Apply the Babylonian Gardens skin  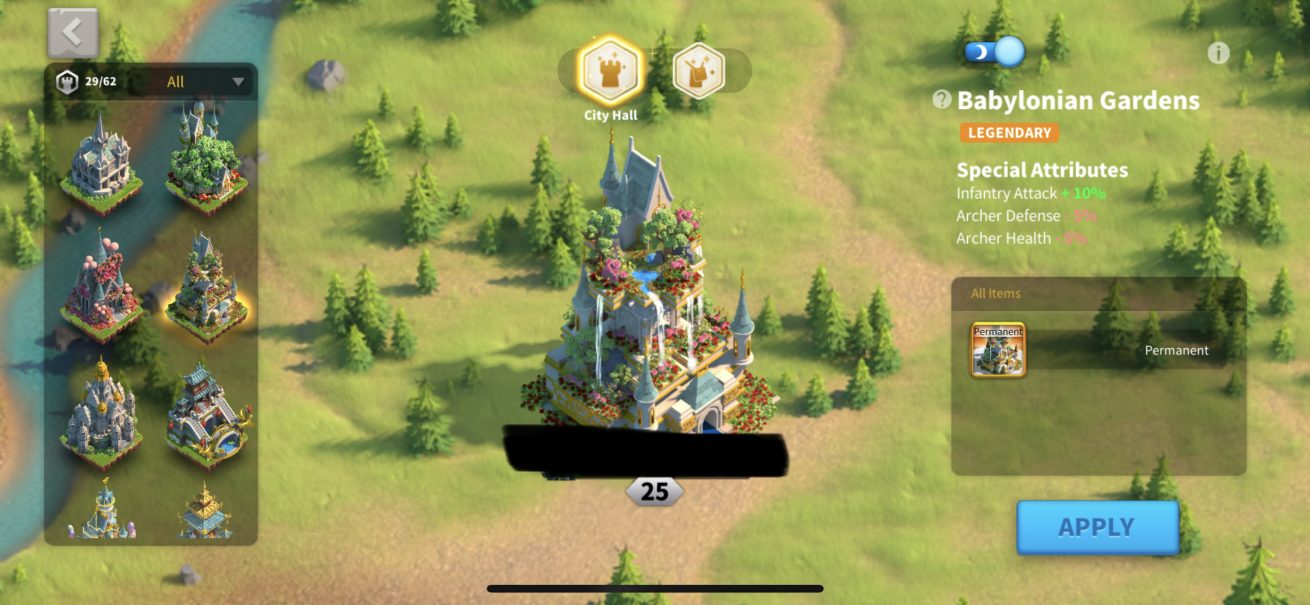[x=1097, y=527]
